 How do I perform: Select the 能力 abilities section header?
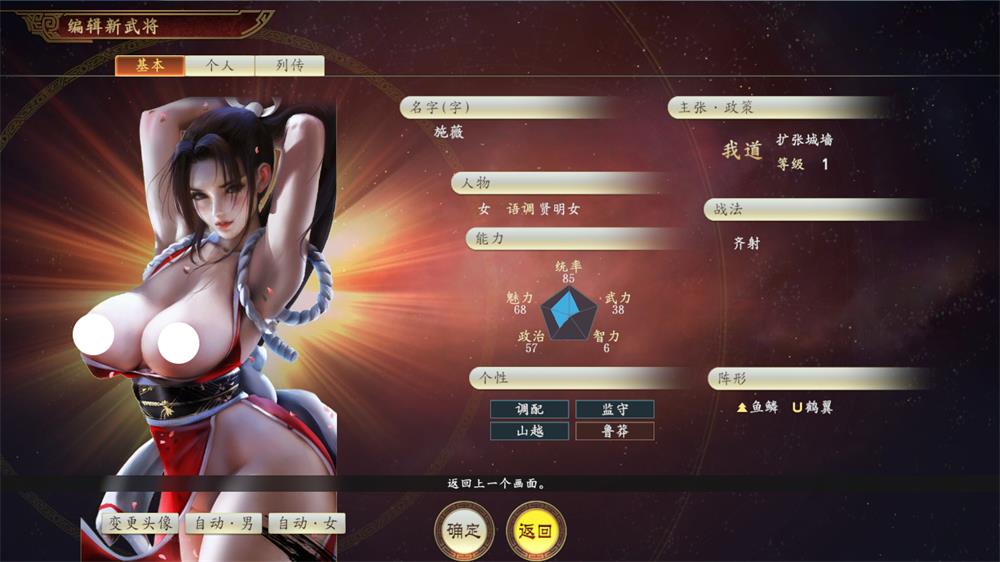tap(570, 239)
